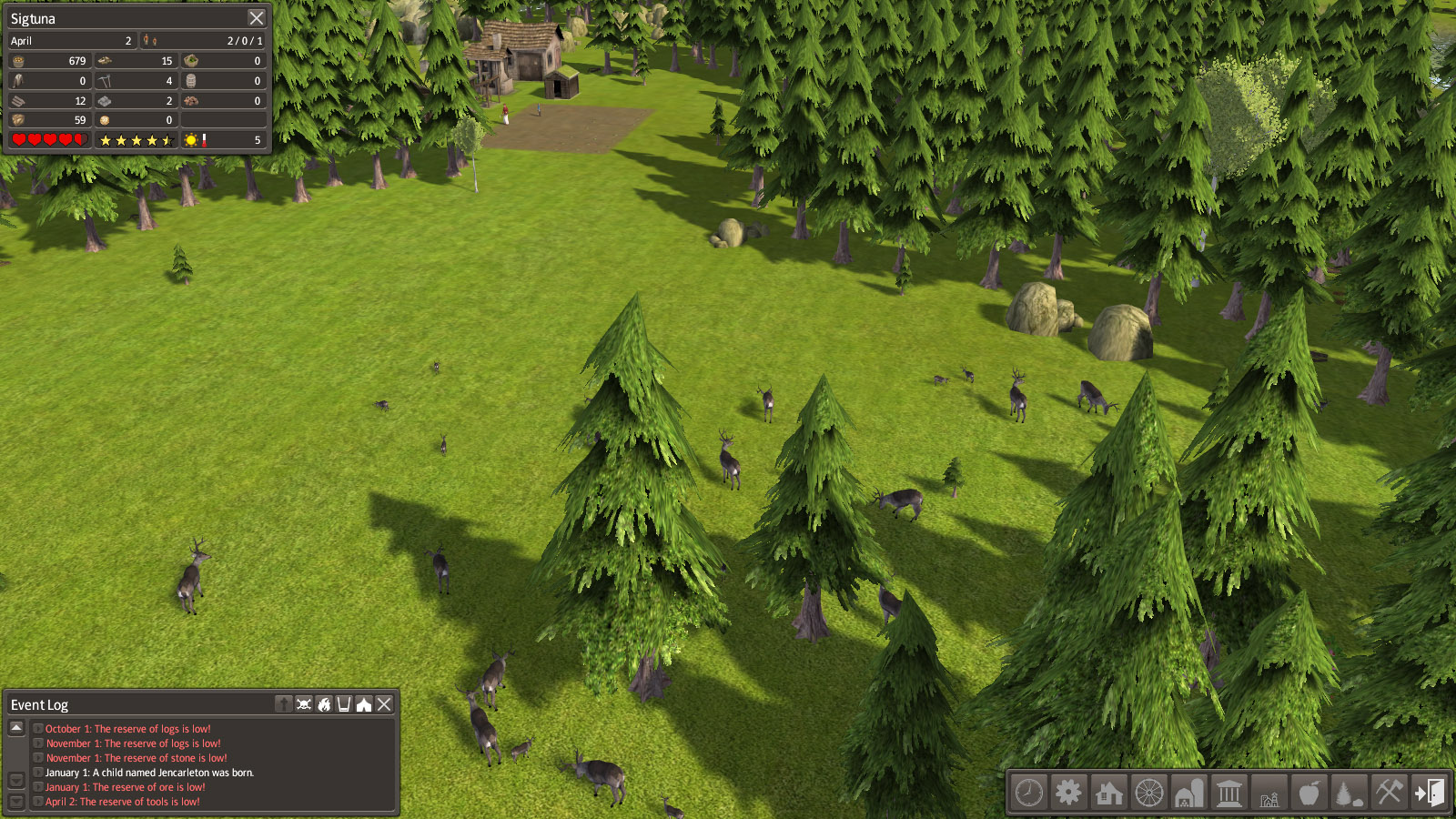Go to the tools reserve low event
Viewport: 1456px width, 819px height.
pos(123,802)
